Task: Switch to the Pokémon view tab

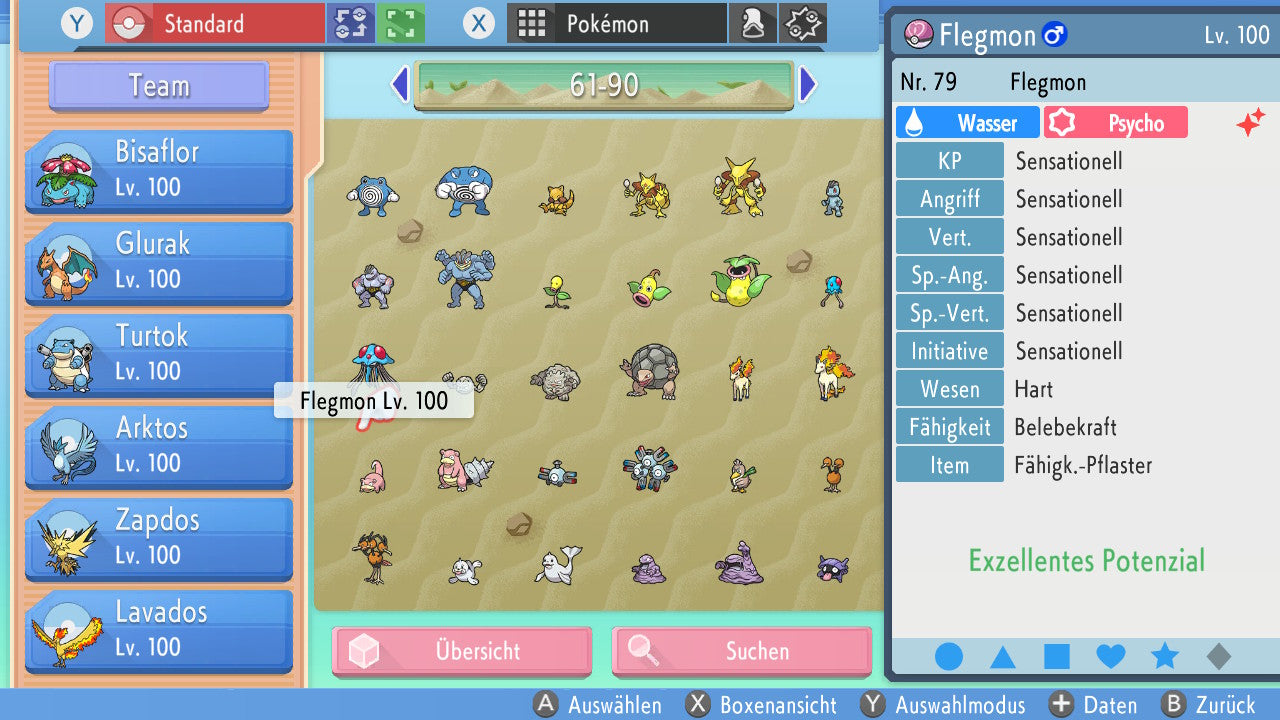Action: point(616,23)
